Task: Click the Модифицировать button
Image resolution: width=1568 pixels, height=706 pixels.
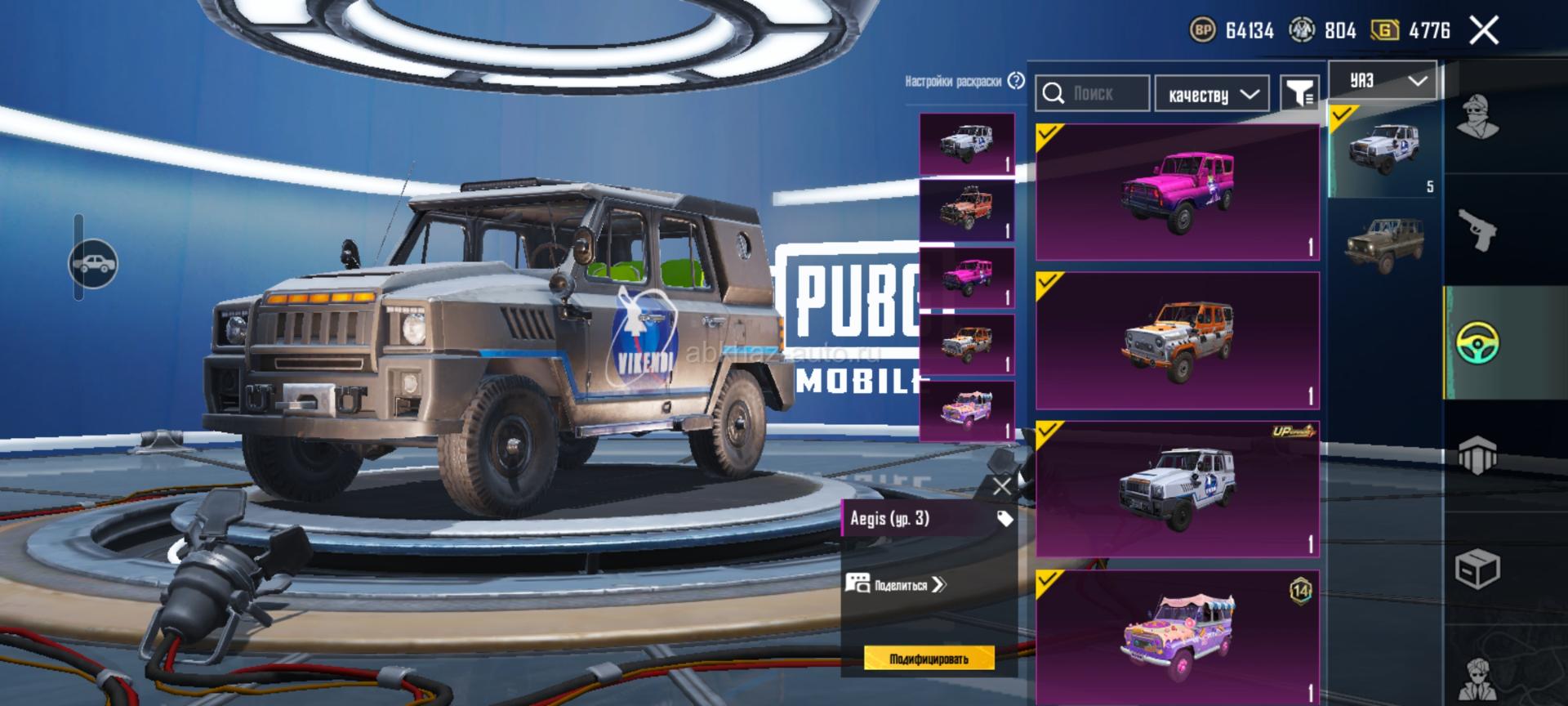Action: (929, 659)
